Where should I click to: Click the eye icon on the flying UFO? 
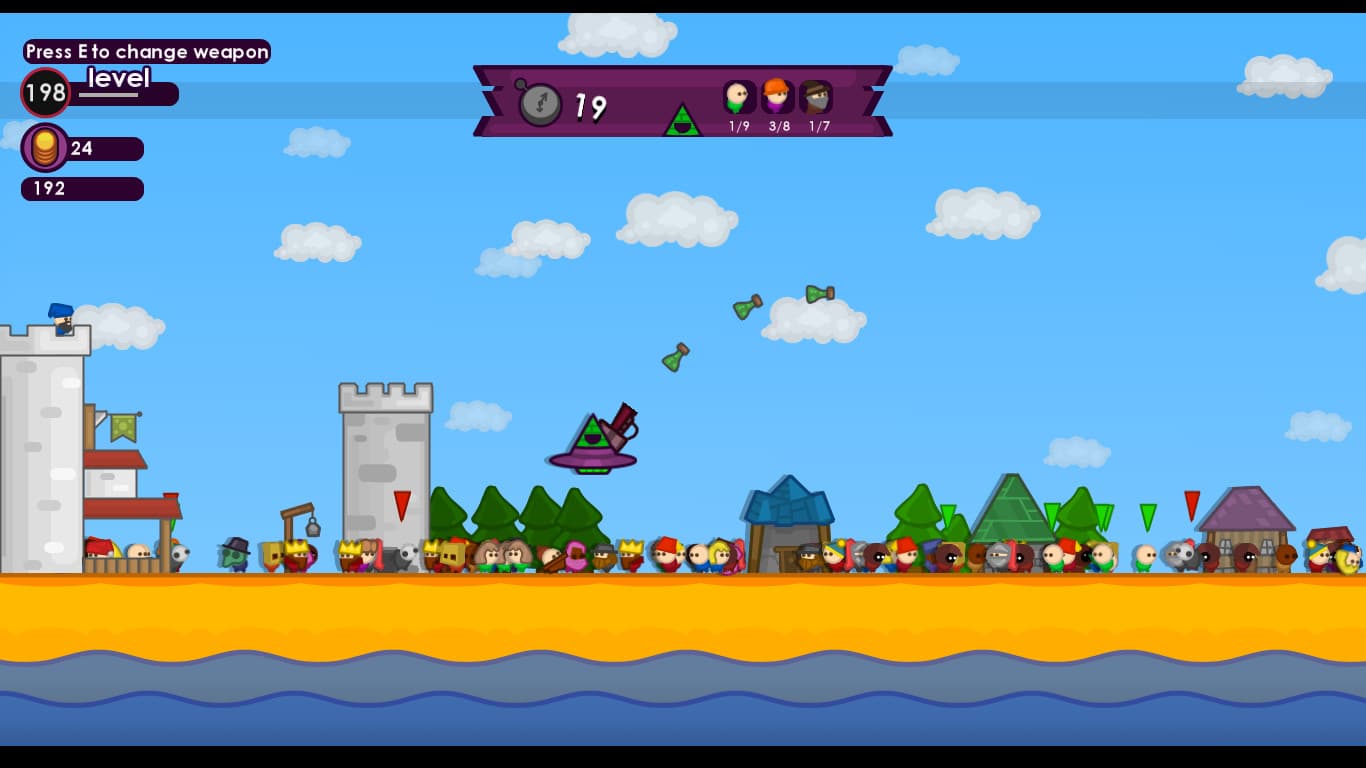point(591,436)
